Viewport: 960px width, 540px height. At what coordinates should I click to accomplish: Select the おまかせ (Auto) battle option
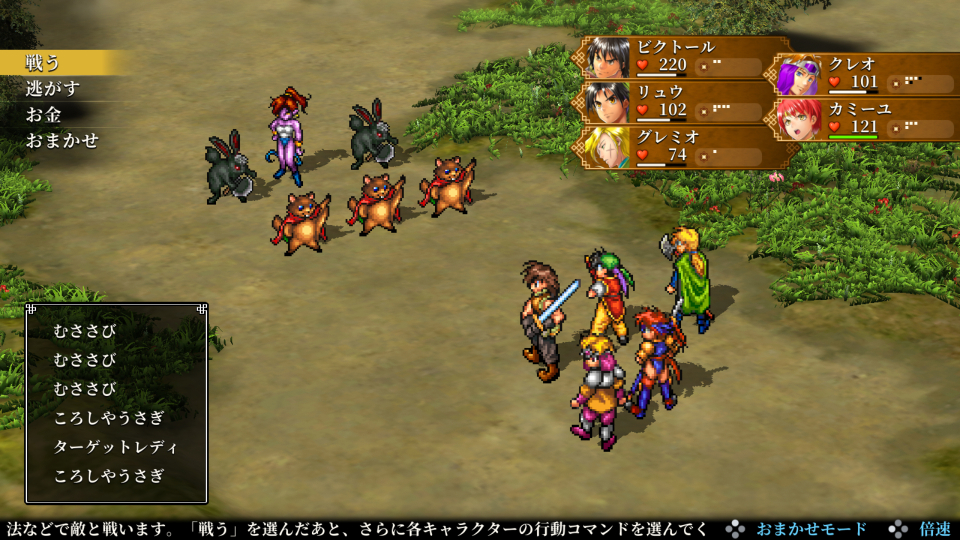click(62, 141)
